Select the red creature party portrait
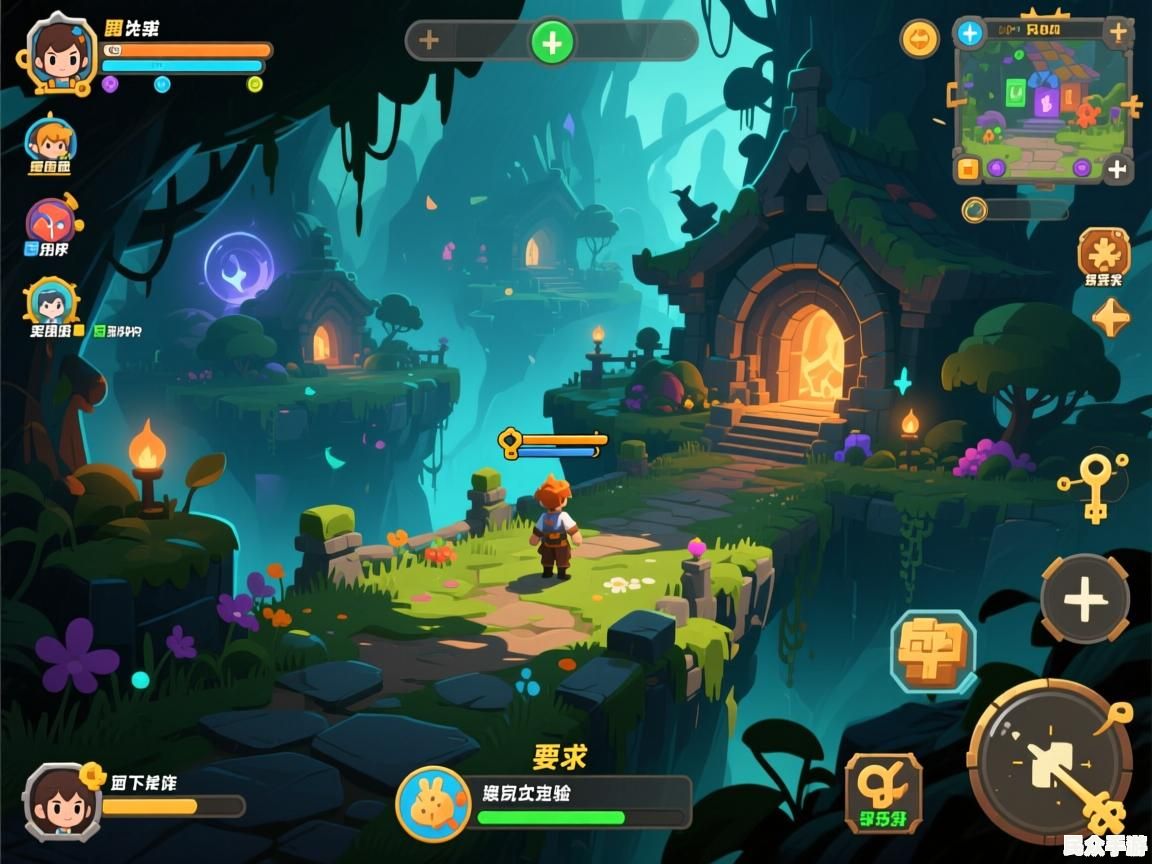 click(x=51, y=224)
